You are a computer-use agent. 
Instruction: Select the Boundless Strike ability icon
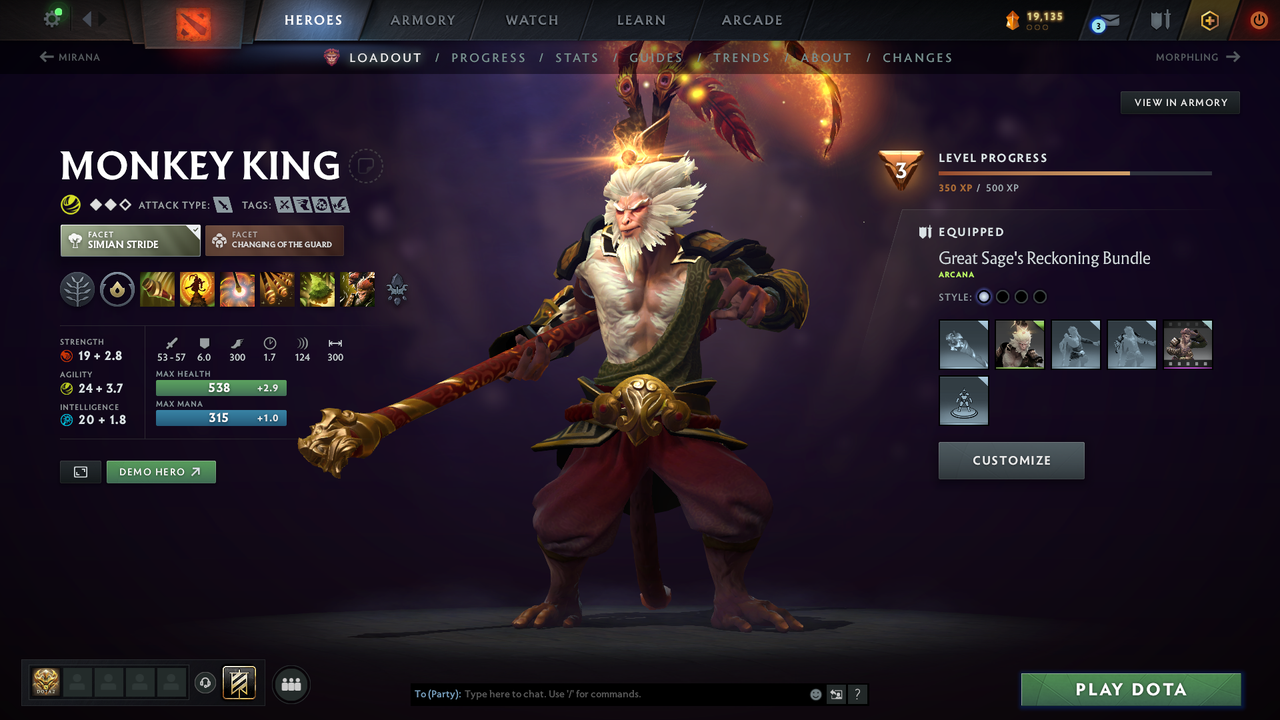pos(157,289)
